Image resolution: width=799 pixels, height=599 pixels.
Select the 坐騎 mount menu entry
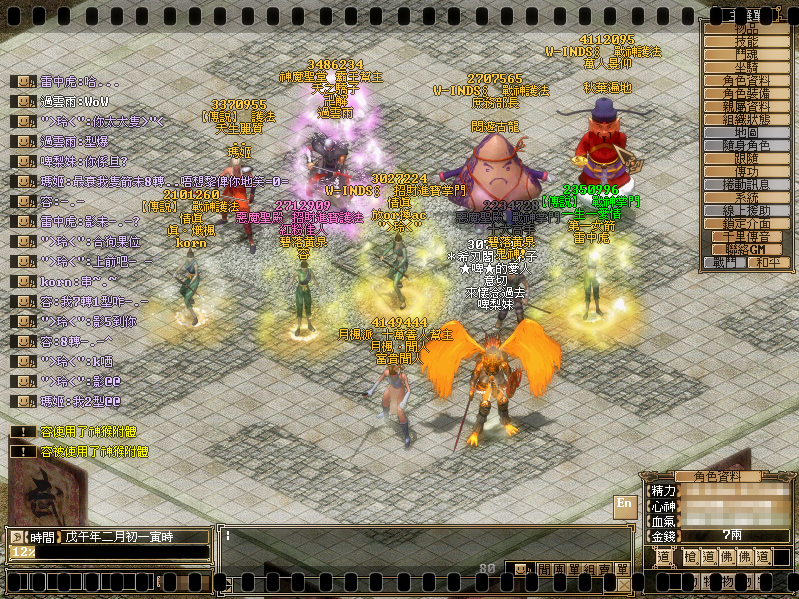tap(746, 68)
